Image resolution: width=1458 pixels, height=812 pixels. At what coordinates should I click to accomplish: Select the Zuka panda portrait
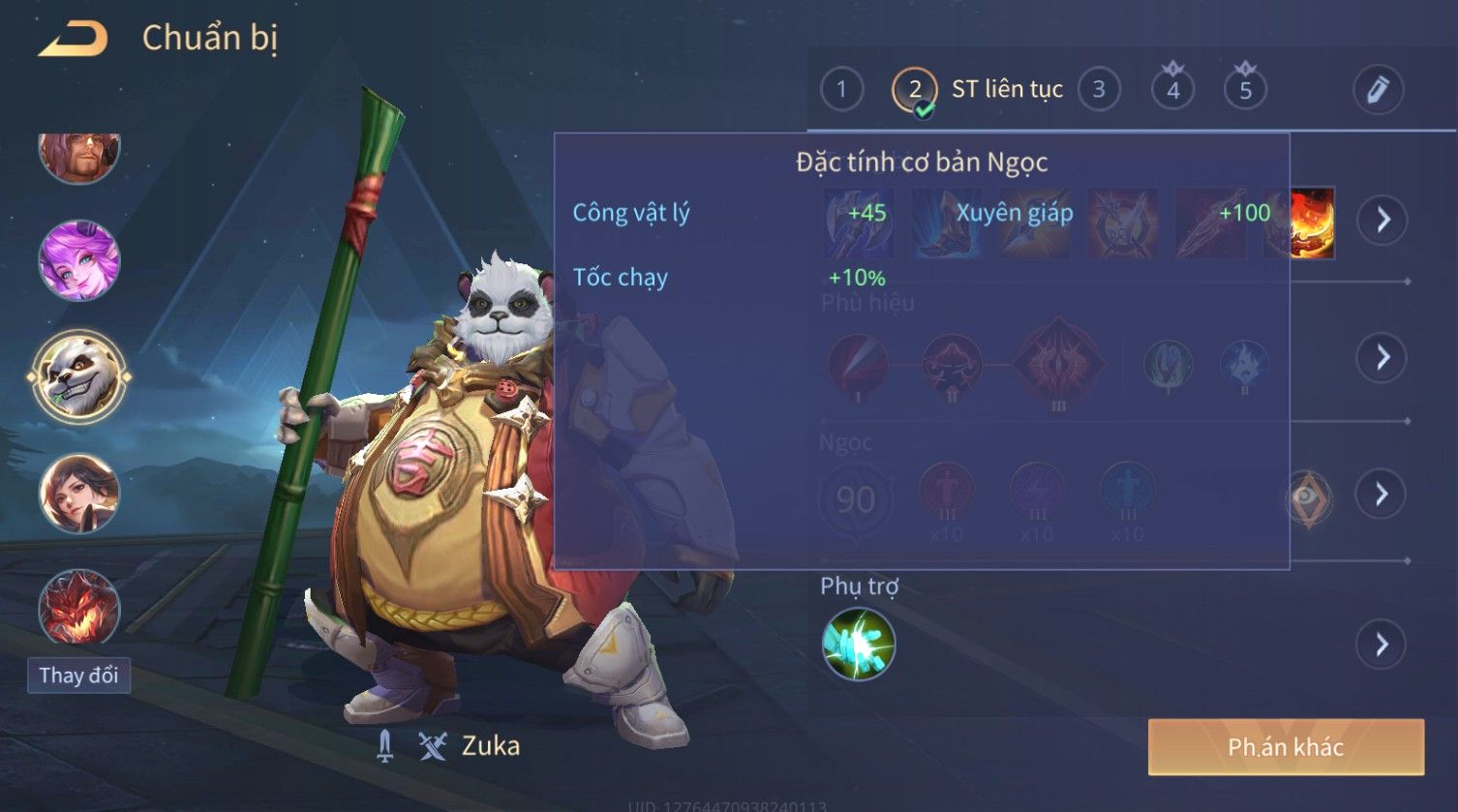tap(79, 376)
